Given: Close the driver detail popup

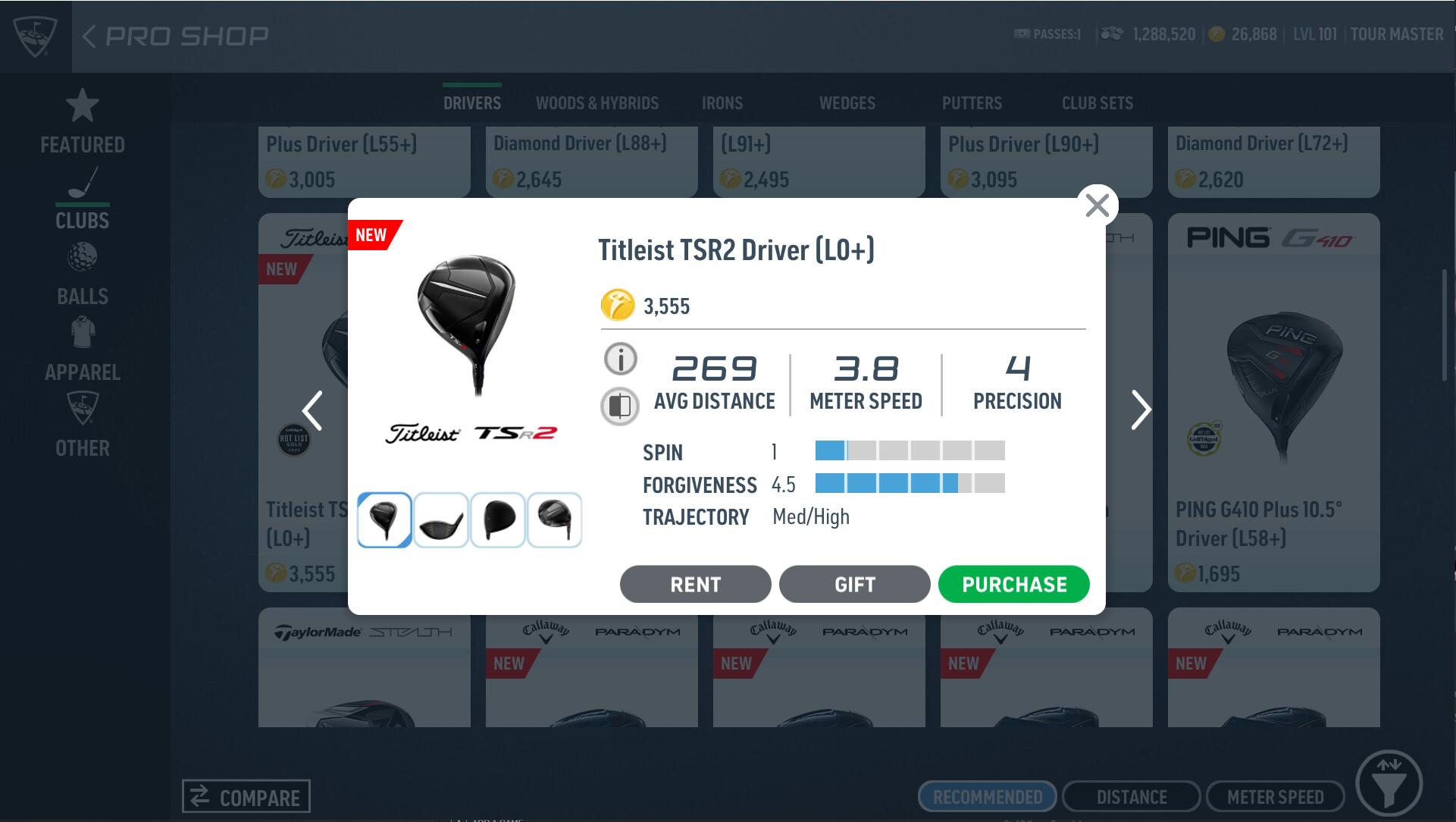Looking at the screenshot, I should [1097, 205].
